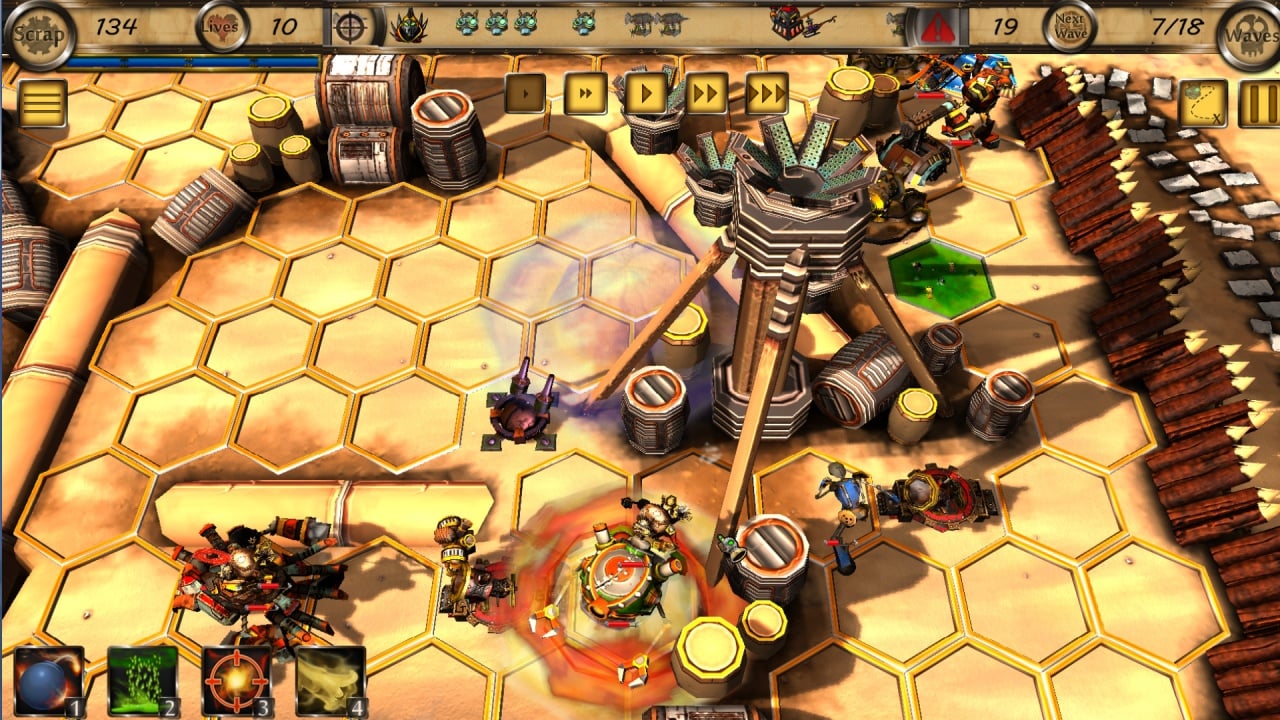The height and width of the screenshot is (720, 1280).
Task: Click the crosshair target icon in top bar
Action: pyautogui.click(x=349, y=27)
